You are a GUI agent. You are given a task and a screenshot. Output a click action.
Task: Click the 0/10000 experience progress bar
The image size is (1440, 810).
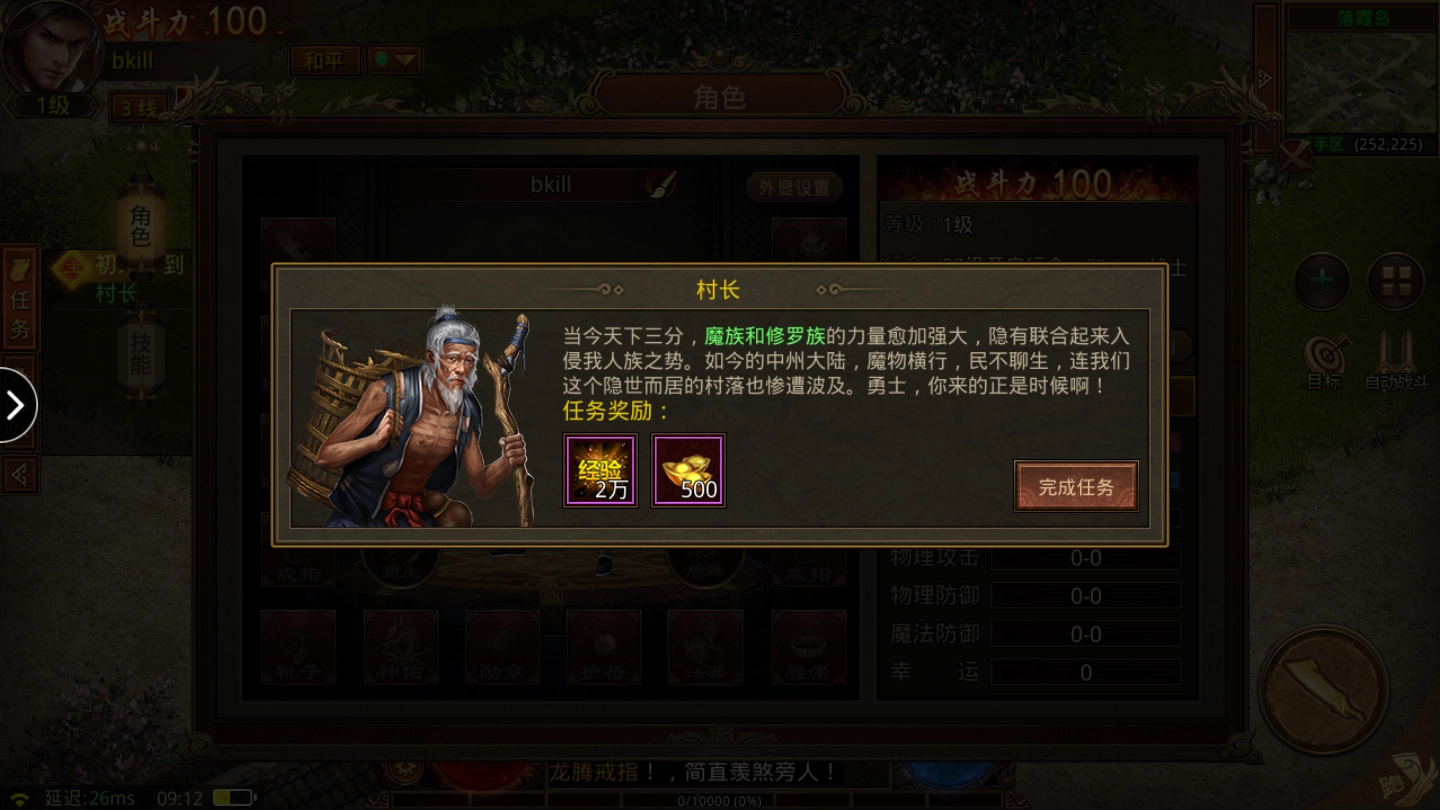pyautogui.click(x=720, y=799)
